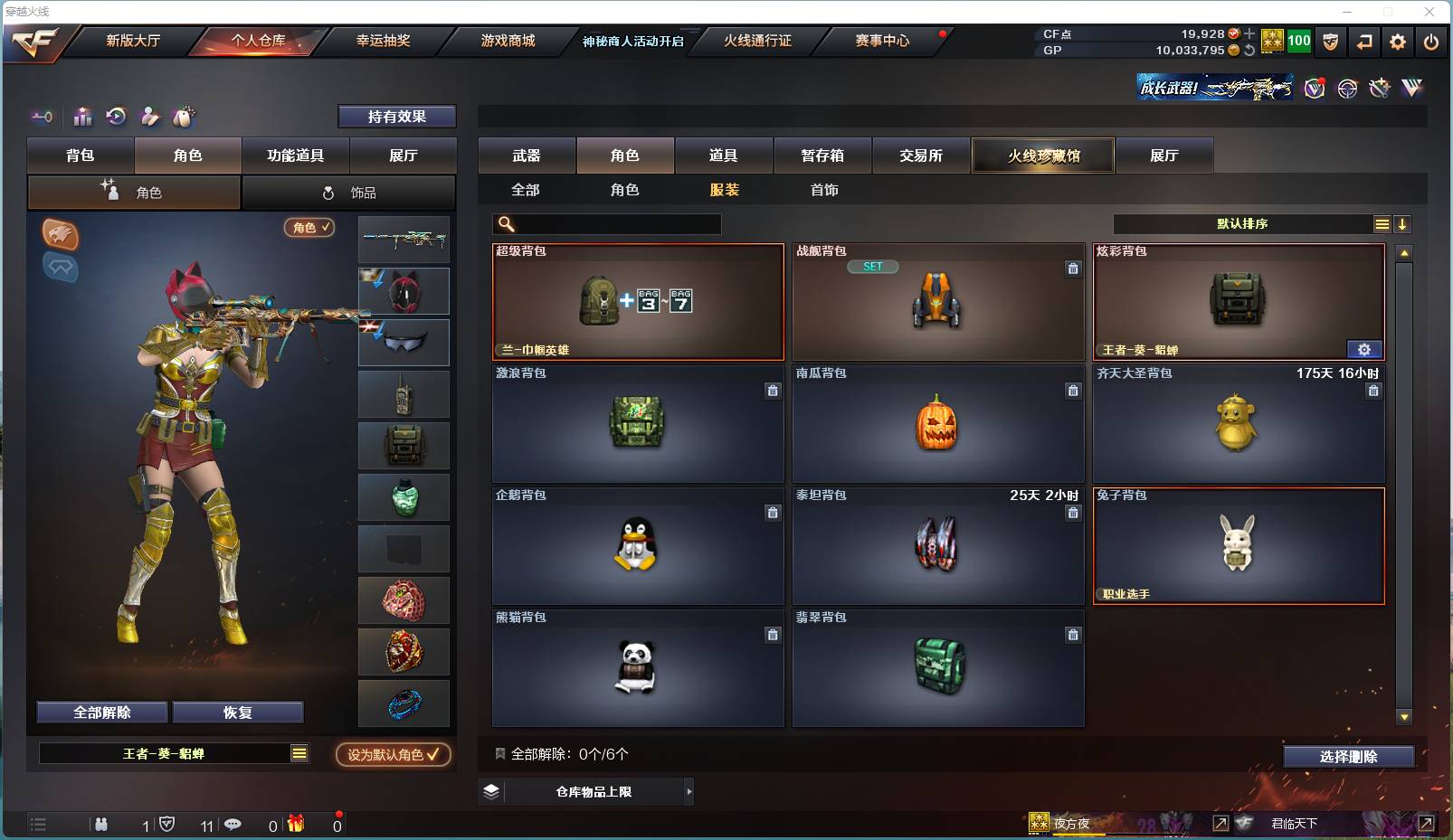Click the delete trash icon on 熊猫背包
1453x840 pixels.
773,635
